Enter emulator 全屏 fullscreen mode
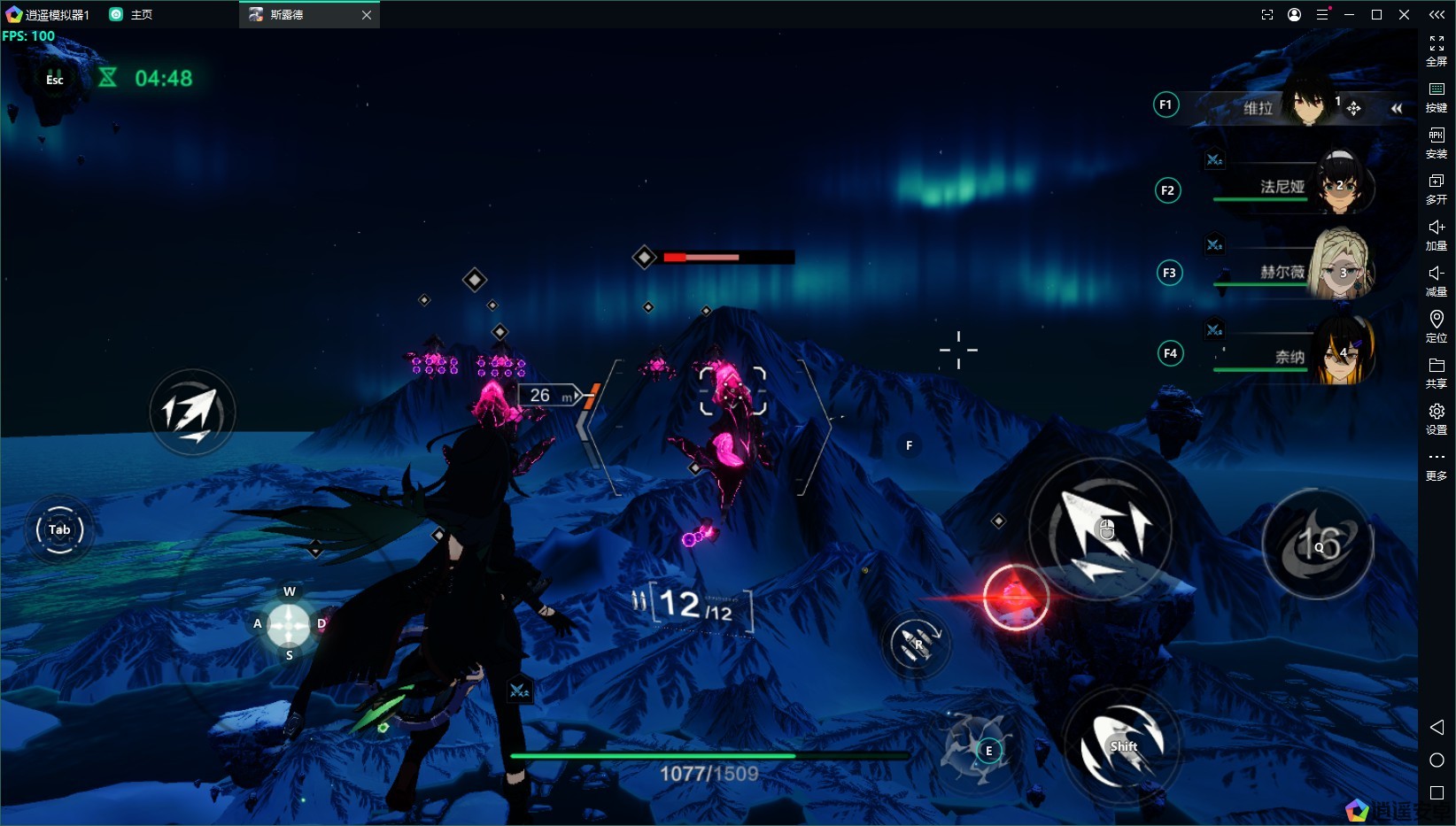Screen dimensions: 1456x826 click(x=1437, y=50)
